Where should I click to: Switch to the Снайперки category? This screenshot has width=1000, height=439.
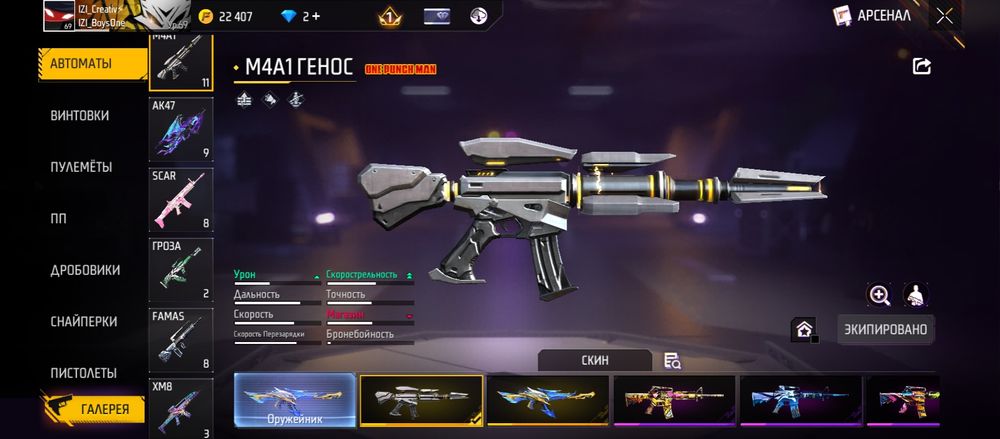(x=83, y=322)
